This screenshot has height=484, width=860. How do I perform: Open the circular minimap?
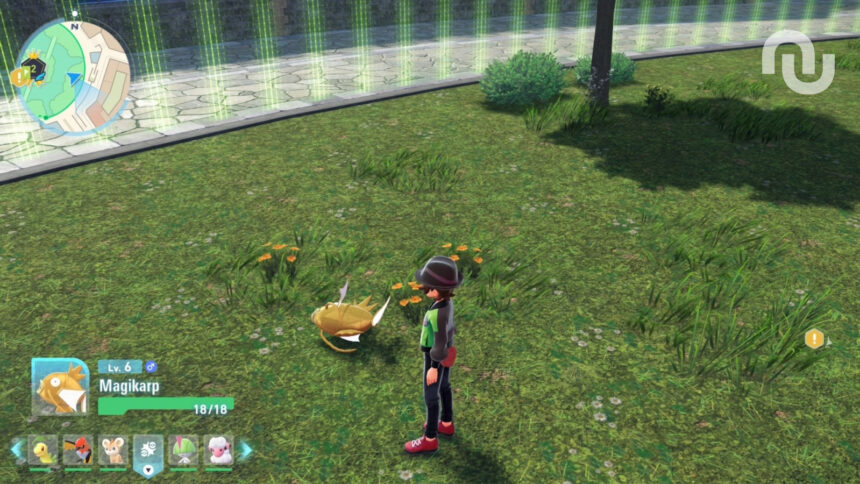click(75, 76)
